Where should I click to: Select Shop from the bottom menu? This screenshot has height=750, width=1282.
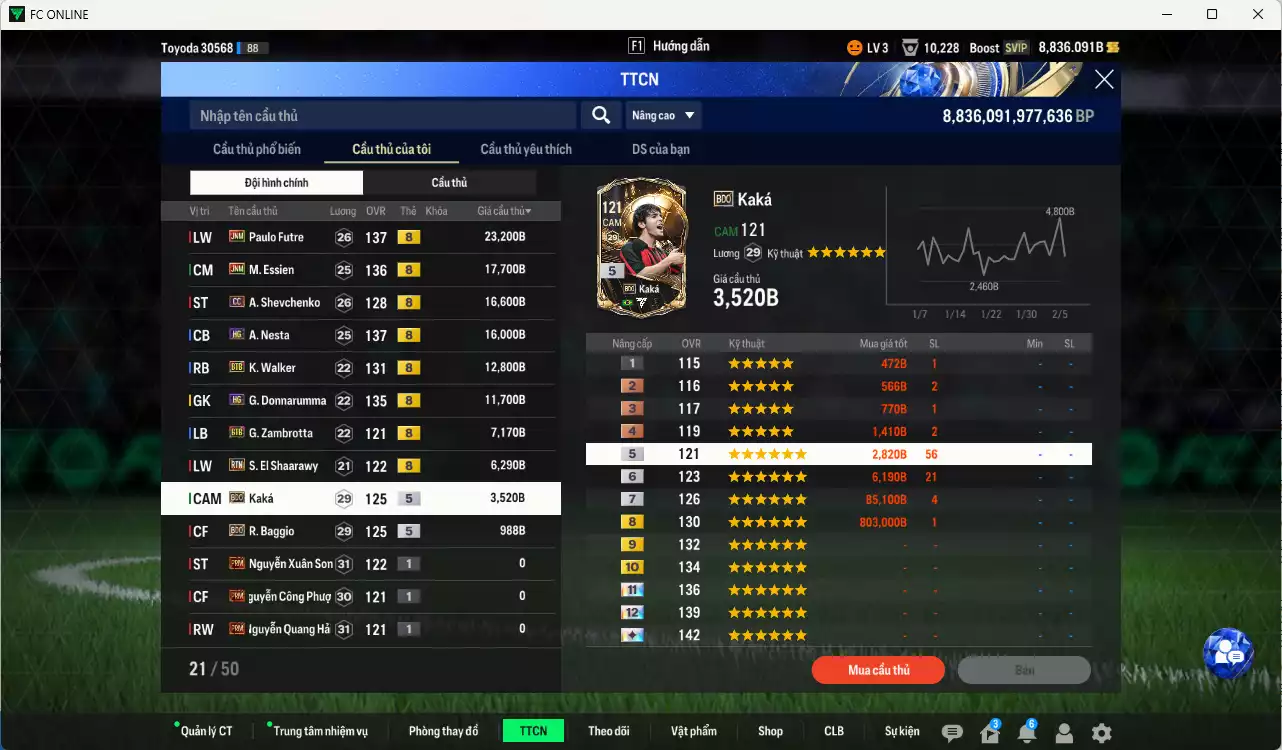pyautogui.click(x=770, y=730)
